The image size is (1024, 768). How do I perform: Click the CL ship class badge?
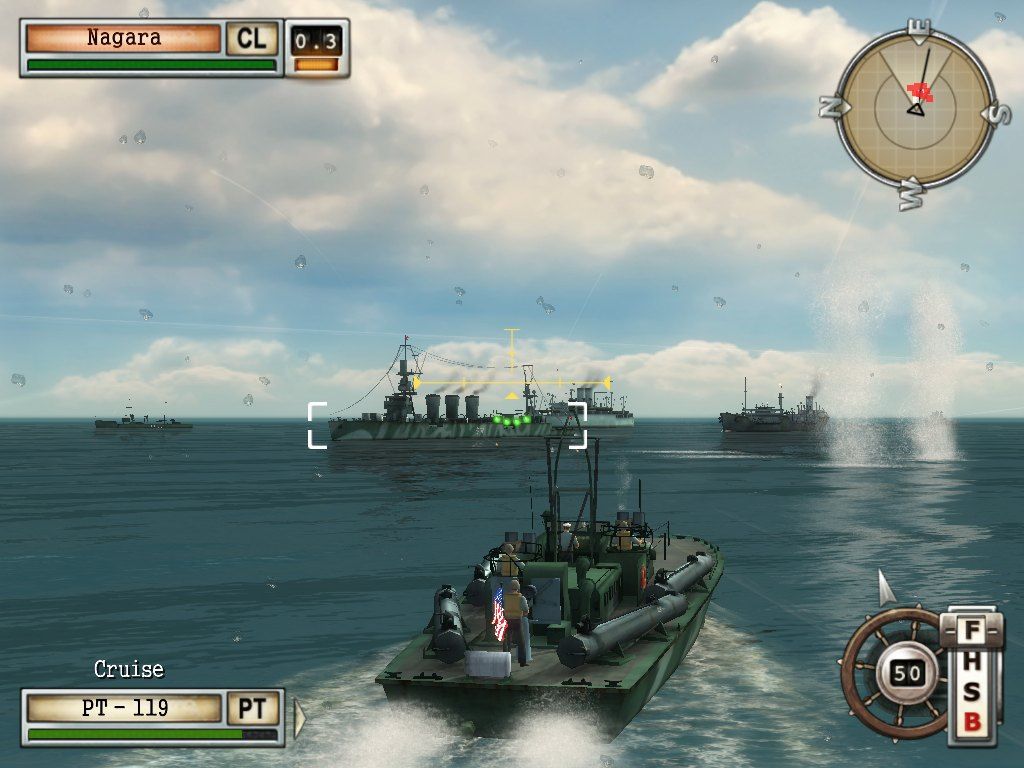click(x=251, y=39)
